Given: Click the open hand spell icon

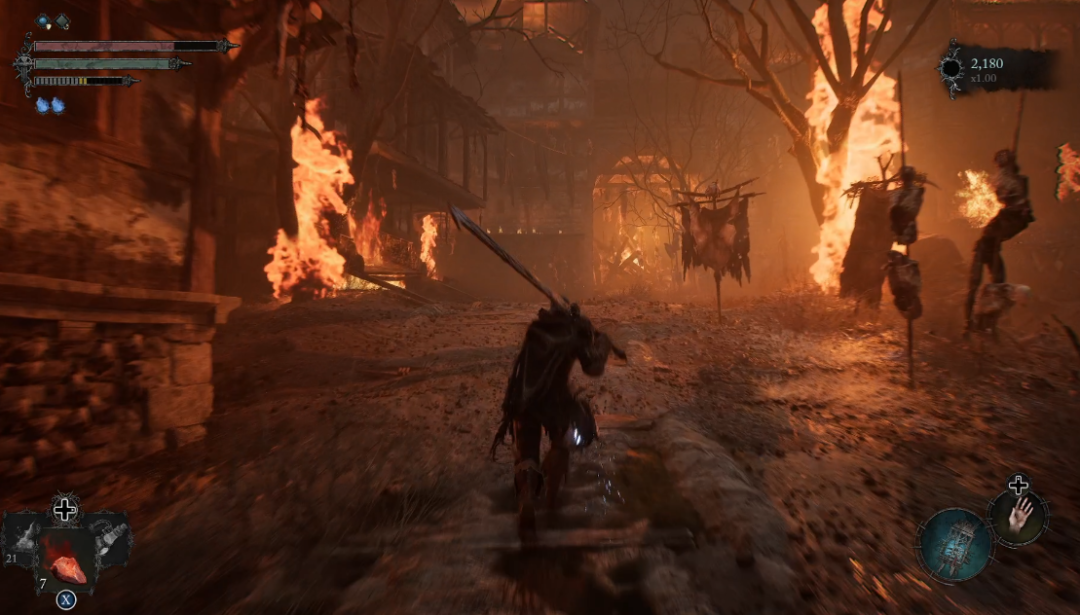Looking at the screenshot, I should 1019,517.
